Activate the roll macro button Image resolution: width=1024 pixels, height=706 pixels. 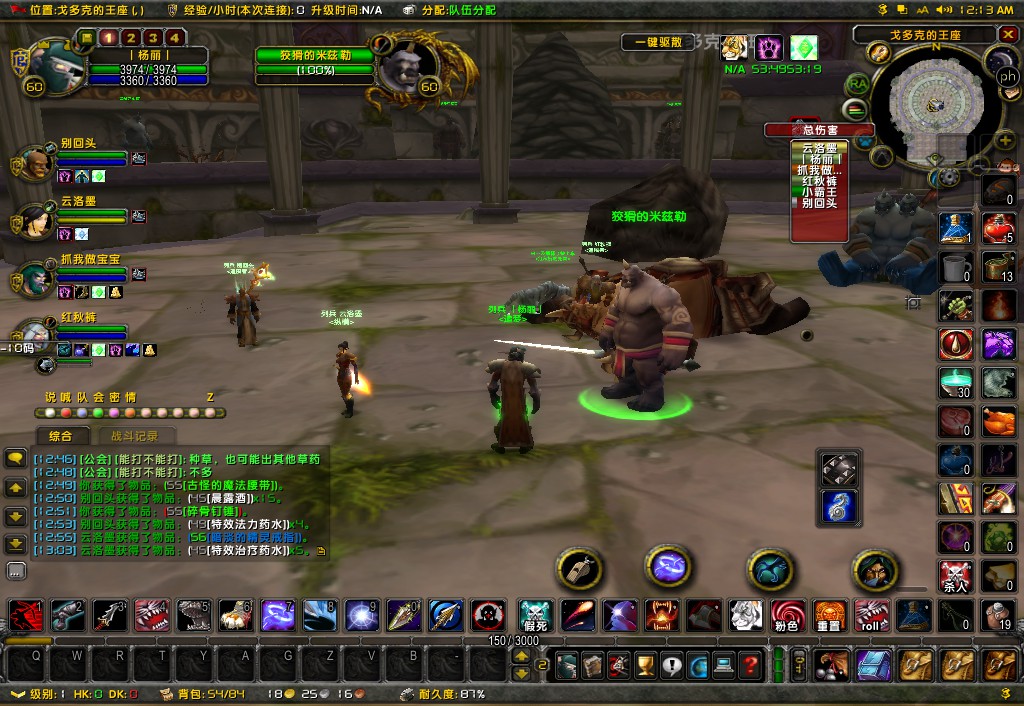click(x=870, y=614)
